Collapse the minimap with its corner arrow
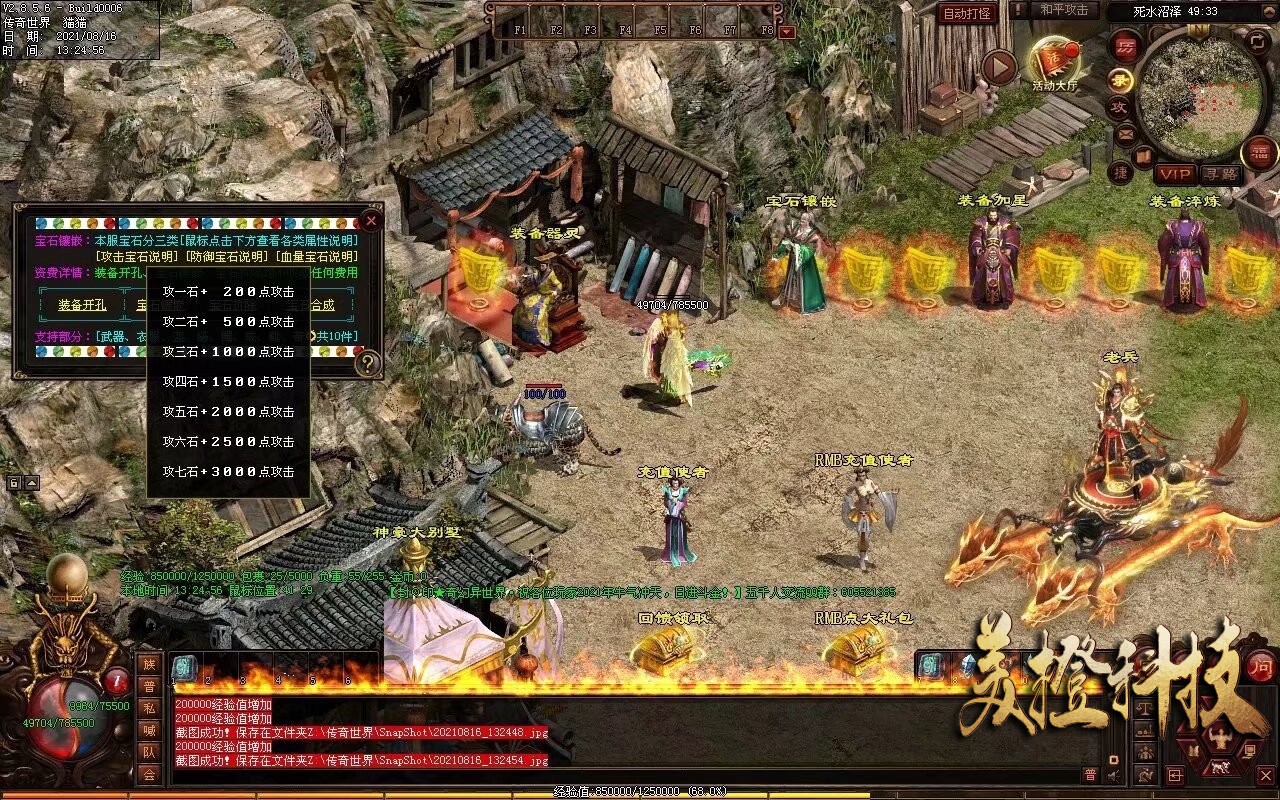Image resolution: width=1280 pixels, height=800 pixels. (1269, 10)
